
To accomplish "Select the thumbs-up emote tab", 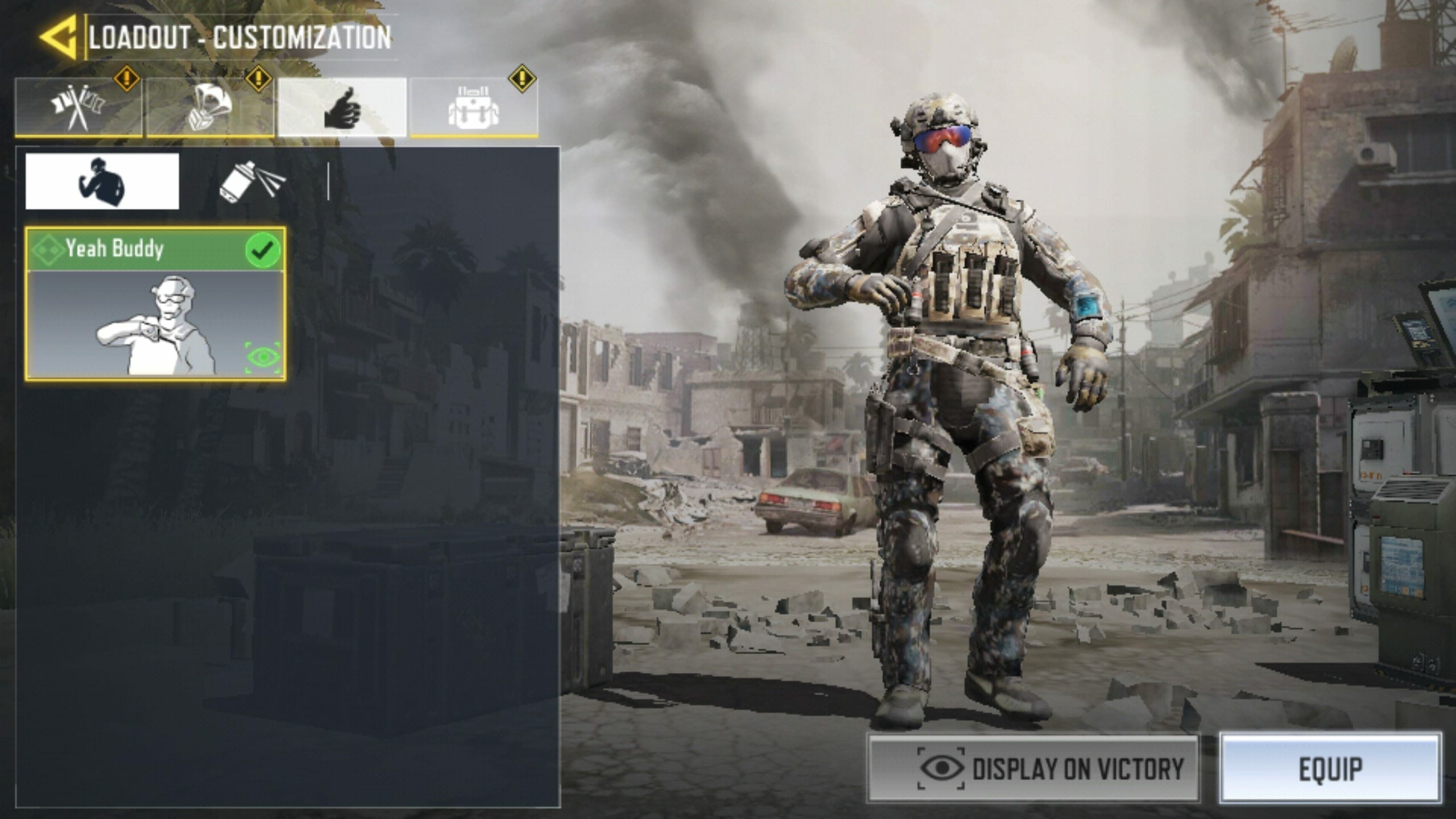I will coord(342,107).
